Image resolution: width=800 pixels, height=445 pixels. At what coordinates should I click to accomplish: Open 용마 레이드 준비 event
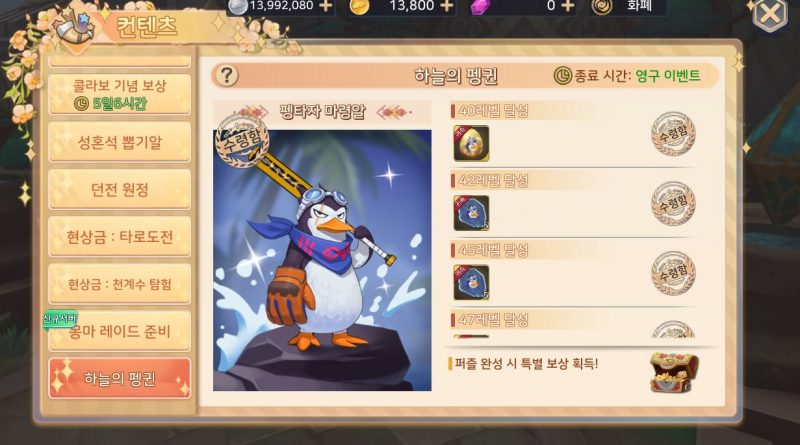(119, 331)
